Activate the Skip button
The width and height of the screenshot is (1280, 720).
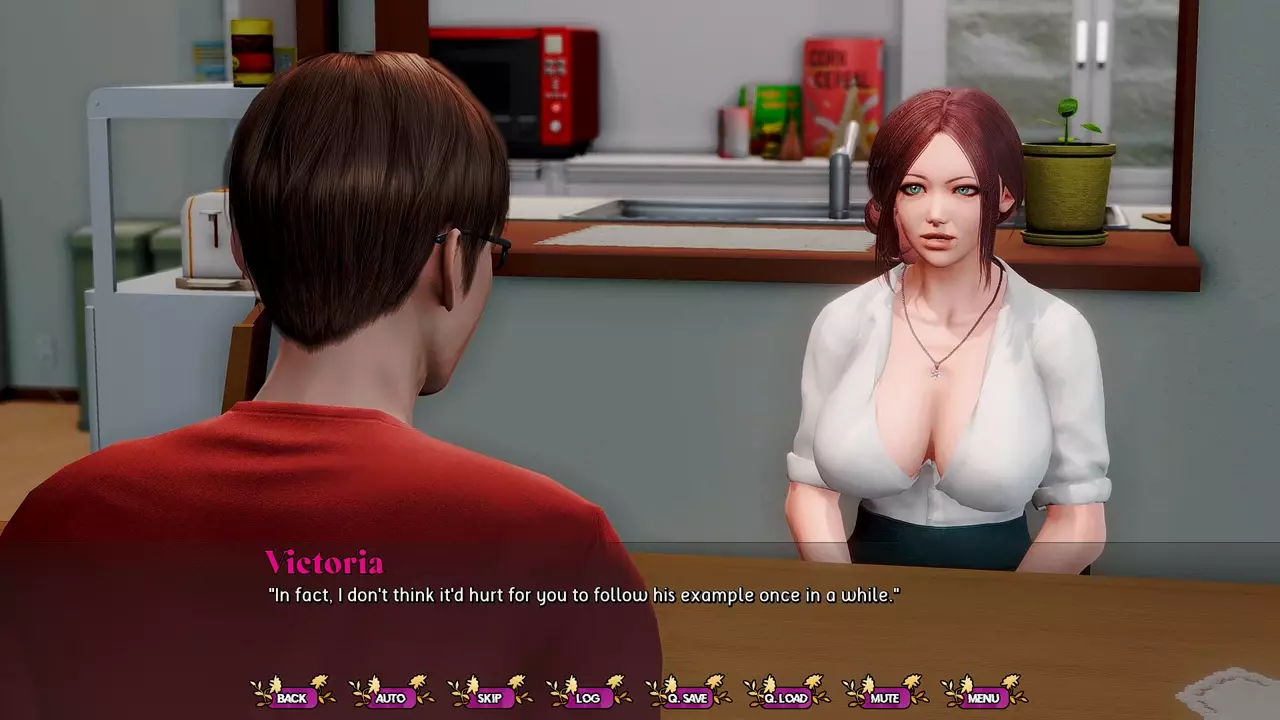(489, 697)
